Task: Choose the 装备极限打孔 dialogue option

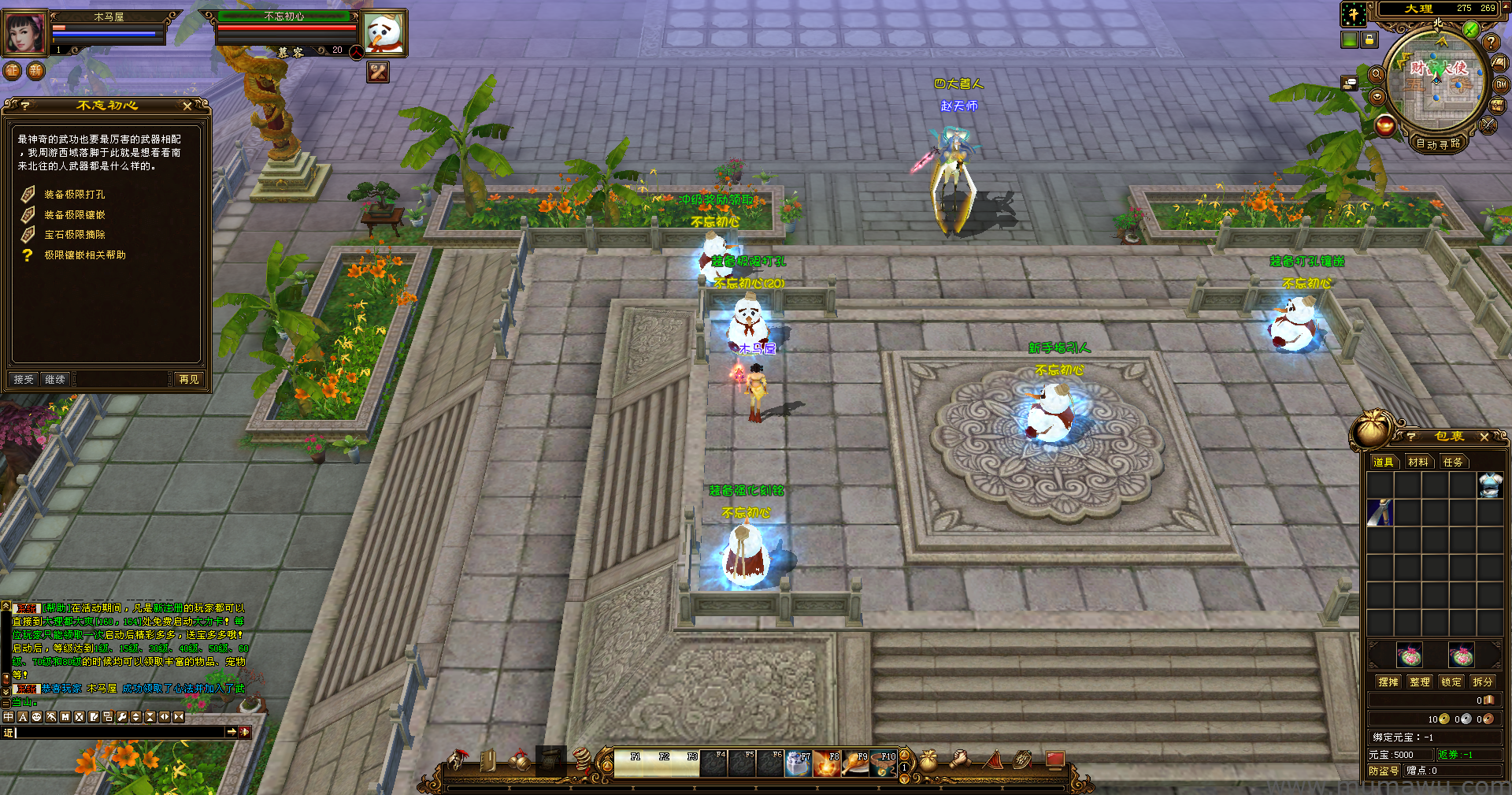Action: click(x=74, y=195)
